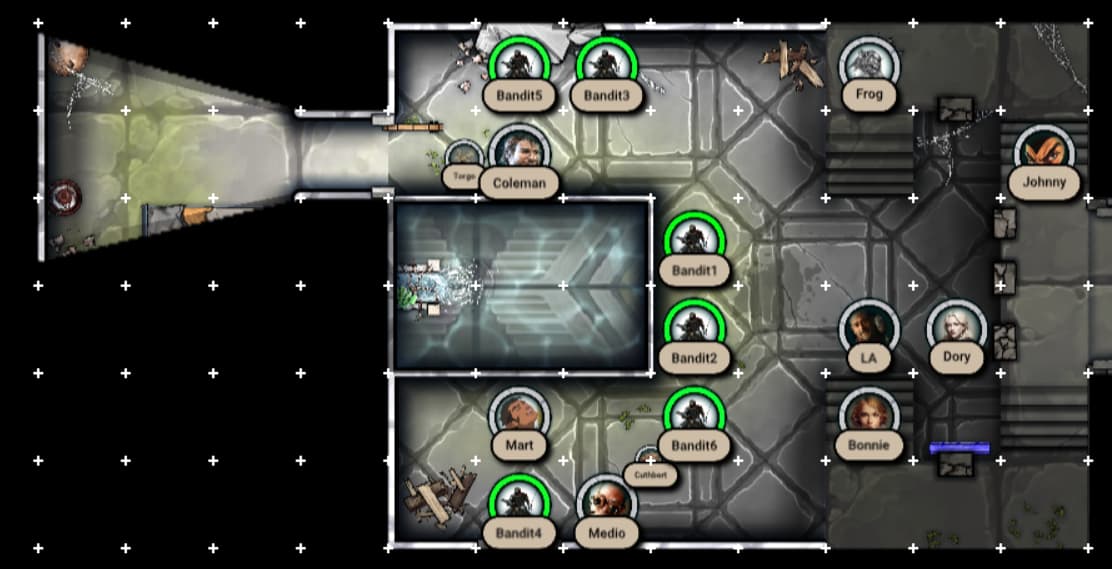Select the Mart character token

(x=519, y=416)
